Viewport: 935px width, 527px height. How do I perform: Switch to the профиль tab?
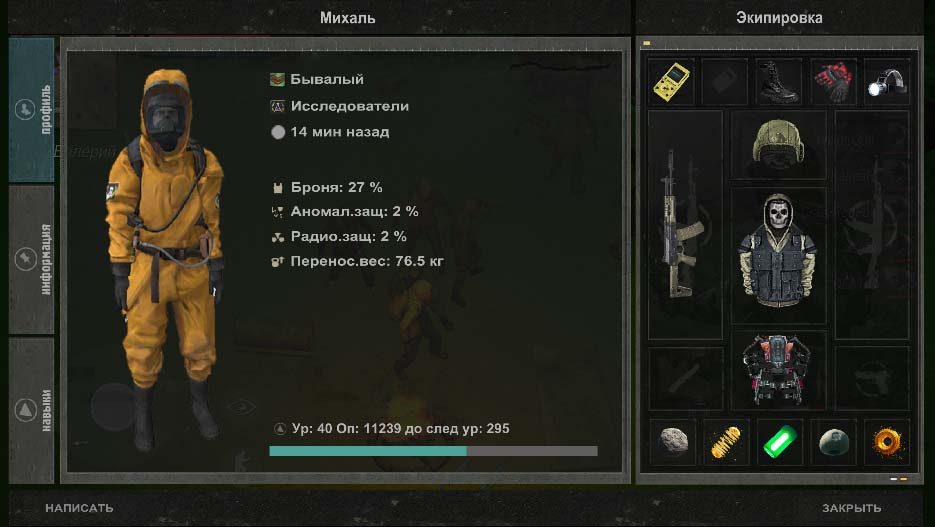tap(32, 110)
